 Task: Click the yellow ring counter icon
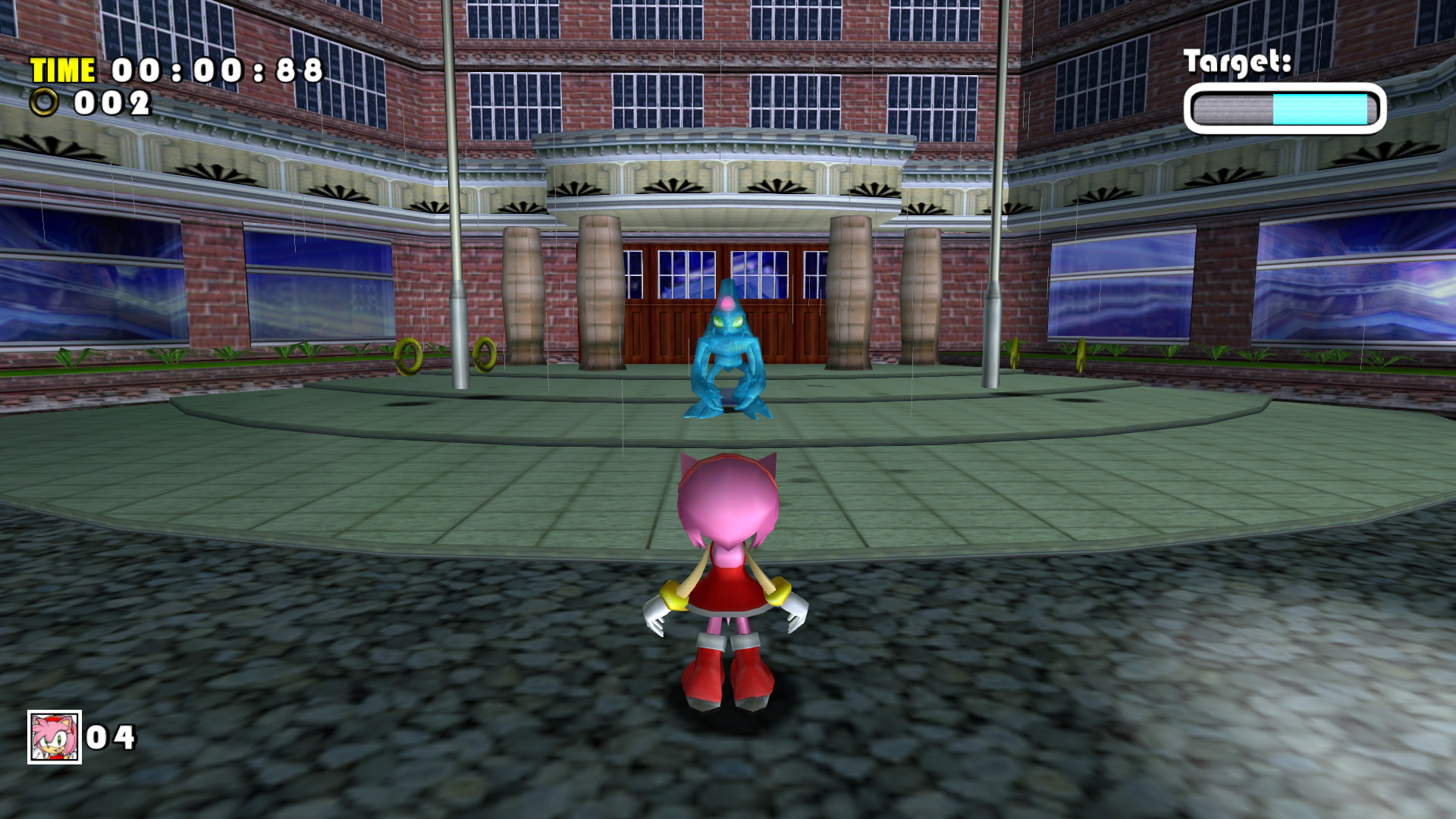tap(43, 101)
